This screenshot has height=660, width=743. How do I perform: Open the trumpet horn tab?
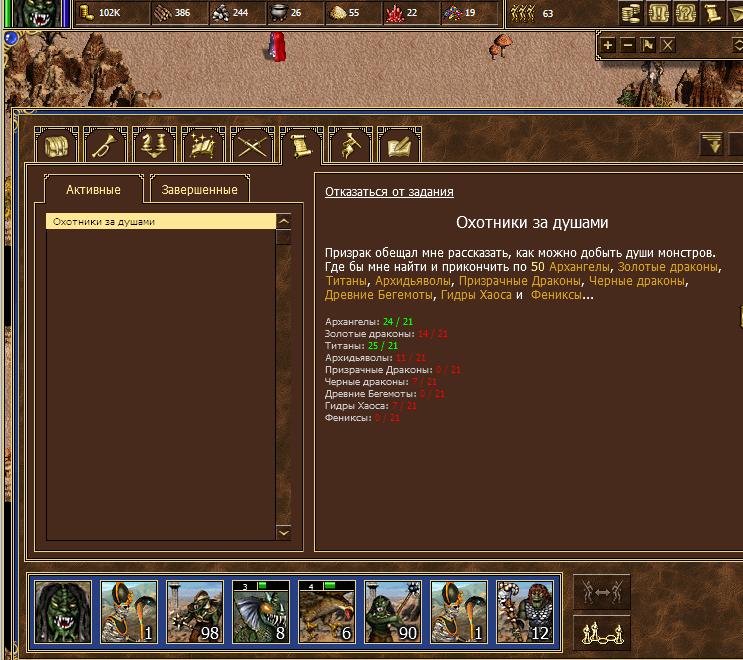pyautogui.click(x=104, y=146)
